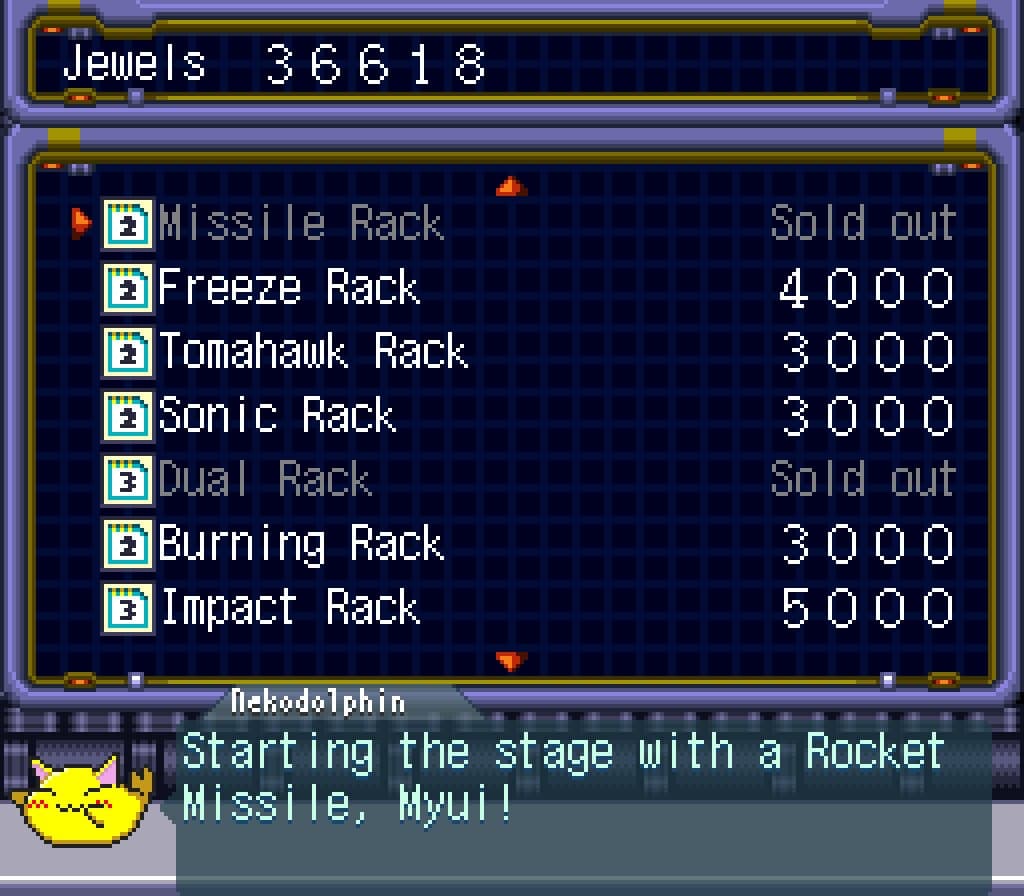1024x896 pixels.
Task: Select the Sonic Rack entry
Action: tap(277, 416)
